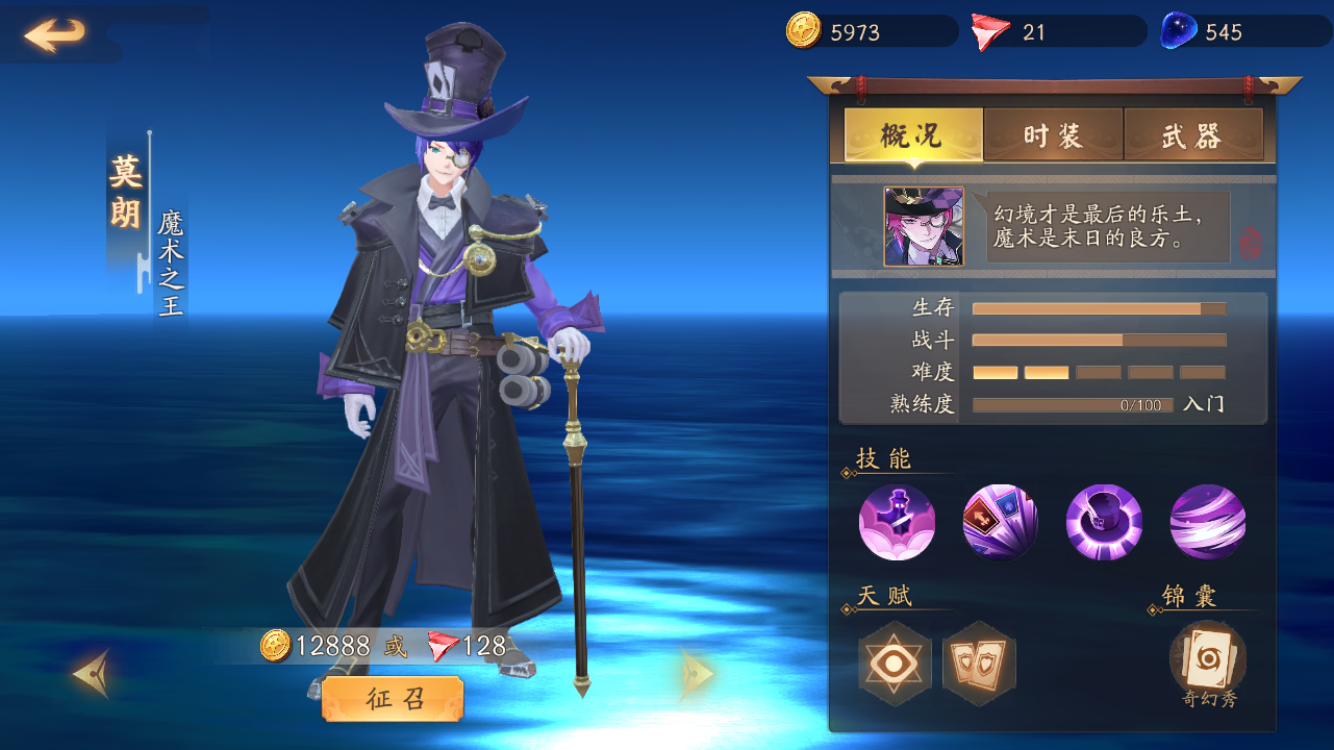The height and width of the screenshot is (750, 1334).
Task: Tap the hero portrait thumbnail
Action: pyautogui.click(x=923, y=227)
